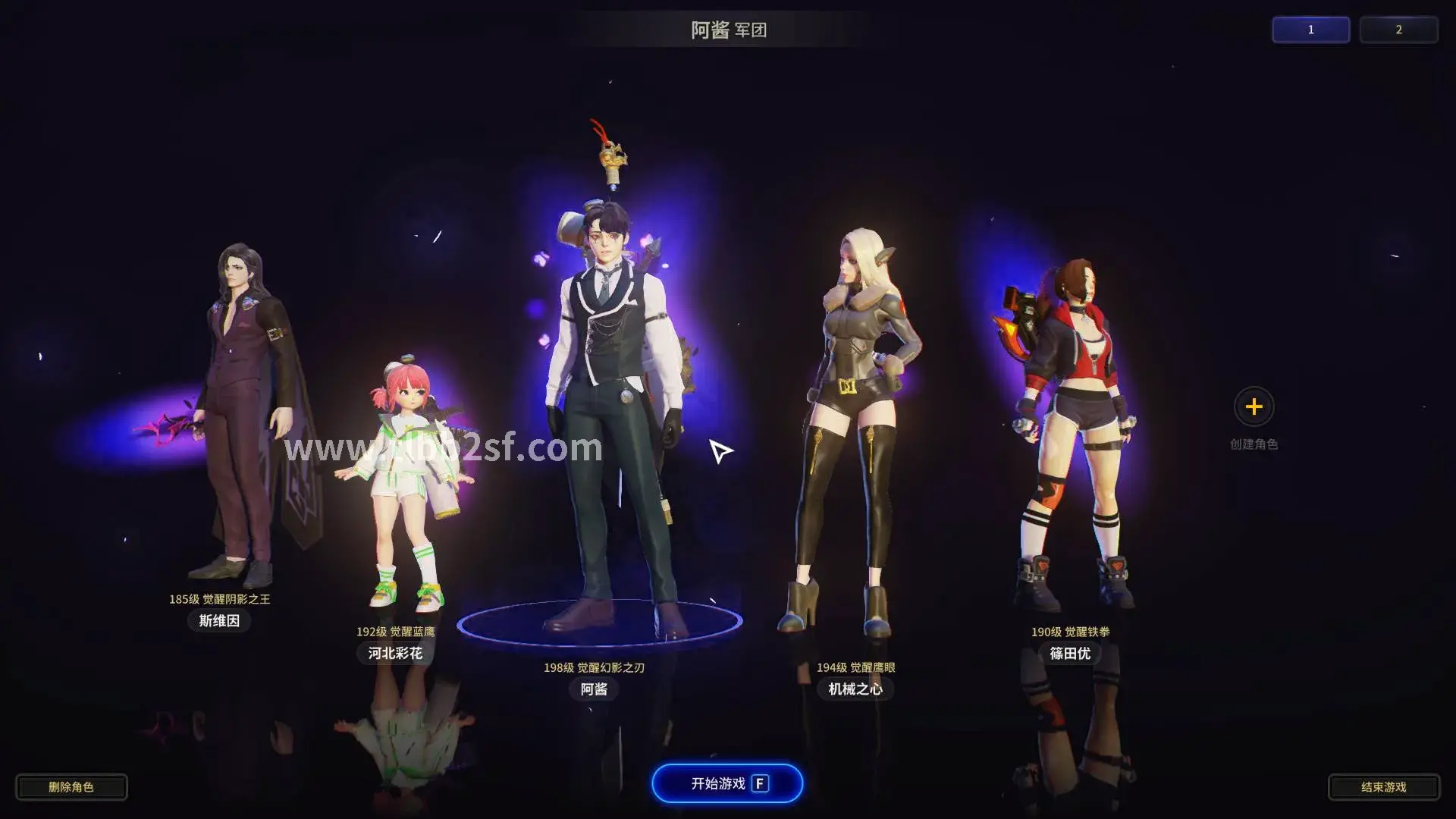
Task: Click the 阿酱 军团 legion title
Action: coord(728,30)
